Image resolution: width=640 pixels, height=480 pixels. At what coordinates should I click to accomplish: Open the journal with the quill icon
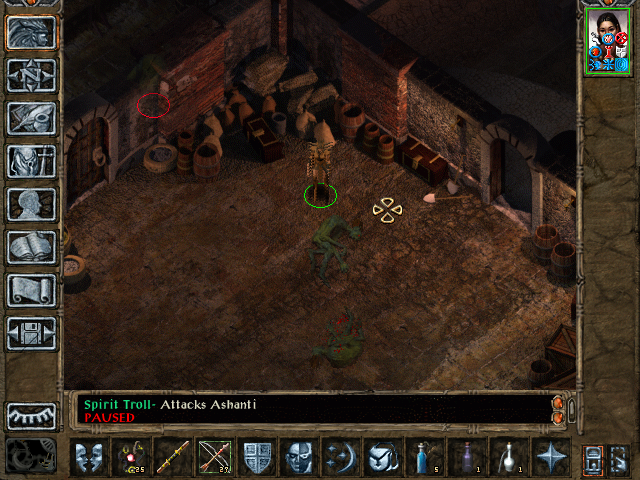31,118
